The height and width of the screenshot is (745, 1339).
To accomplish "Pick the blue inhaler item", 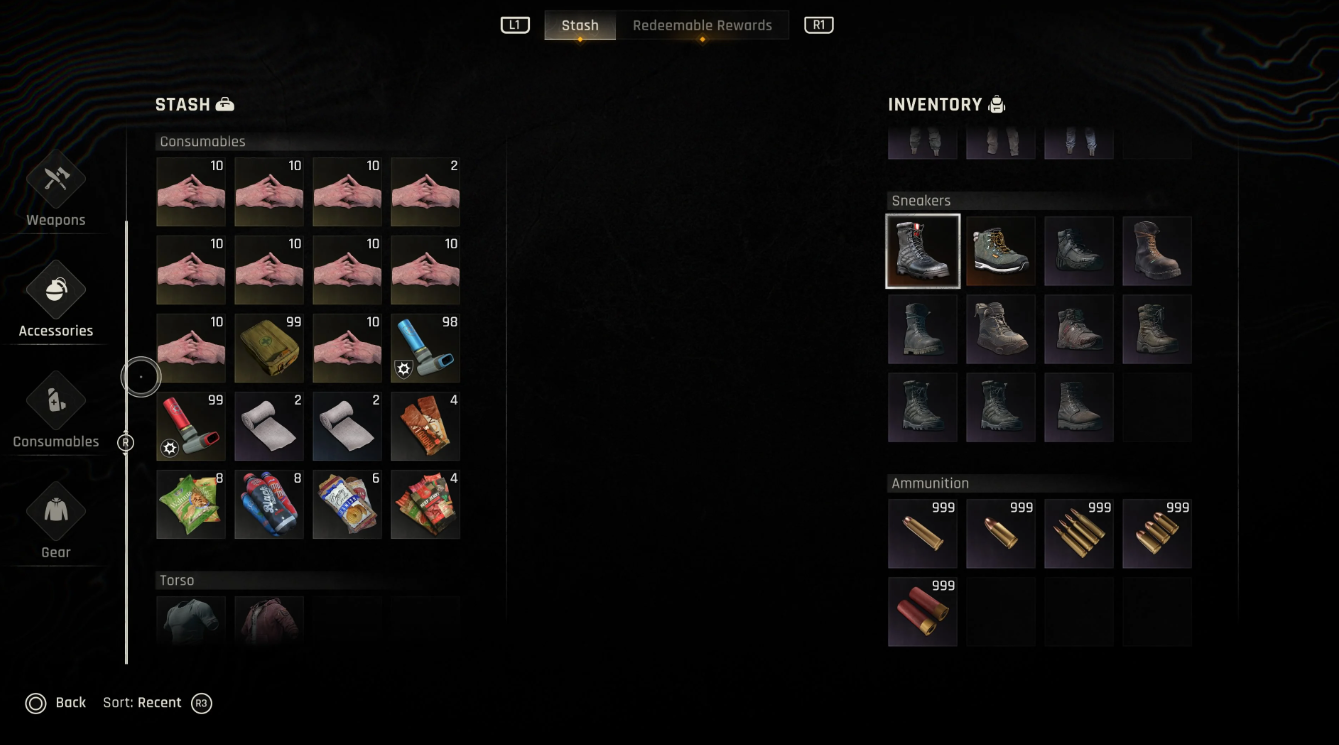I will [x=425, y=349].
